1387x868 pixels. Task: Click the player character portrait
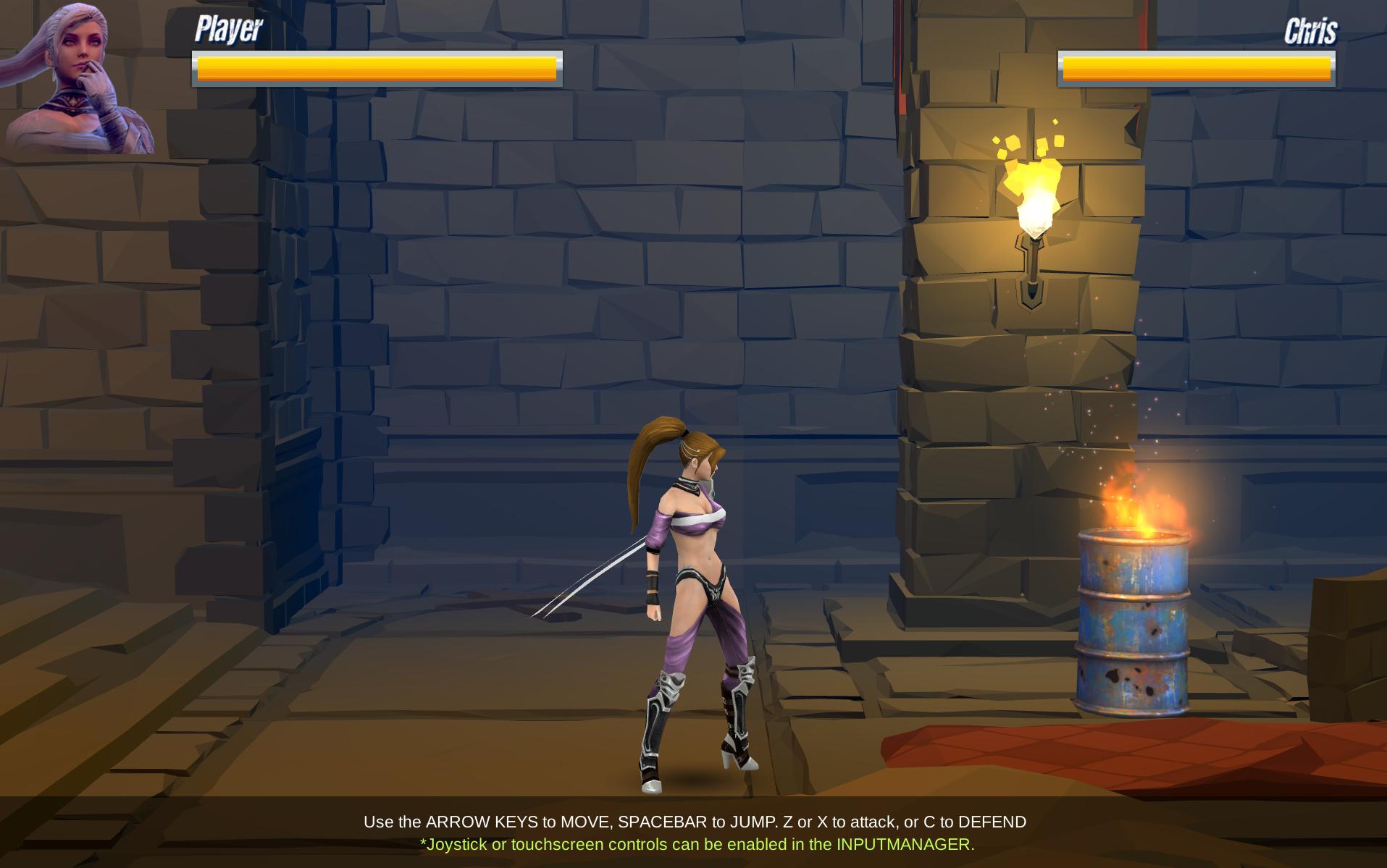pos(78,78)
